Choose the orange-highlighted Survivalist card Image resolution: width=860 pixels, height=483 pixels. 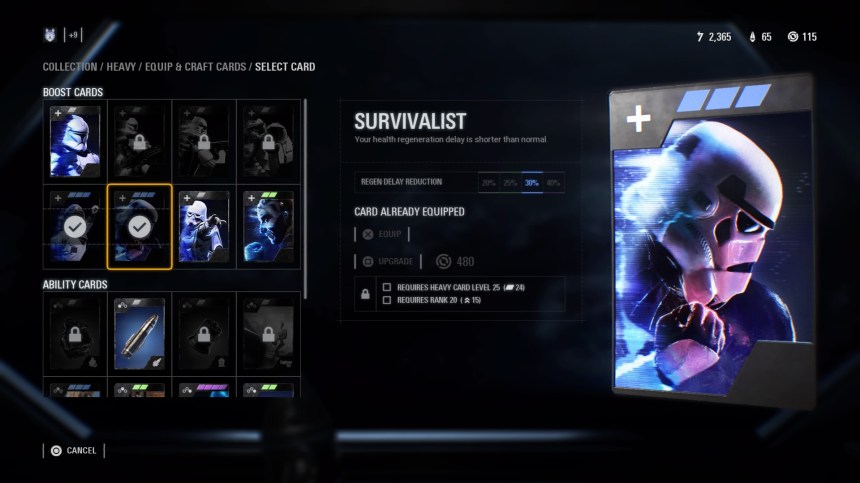click(139, 226)
